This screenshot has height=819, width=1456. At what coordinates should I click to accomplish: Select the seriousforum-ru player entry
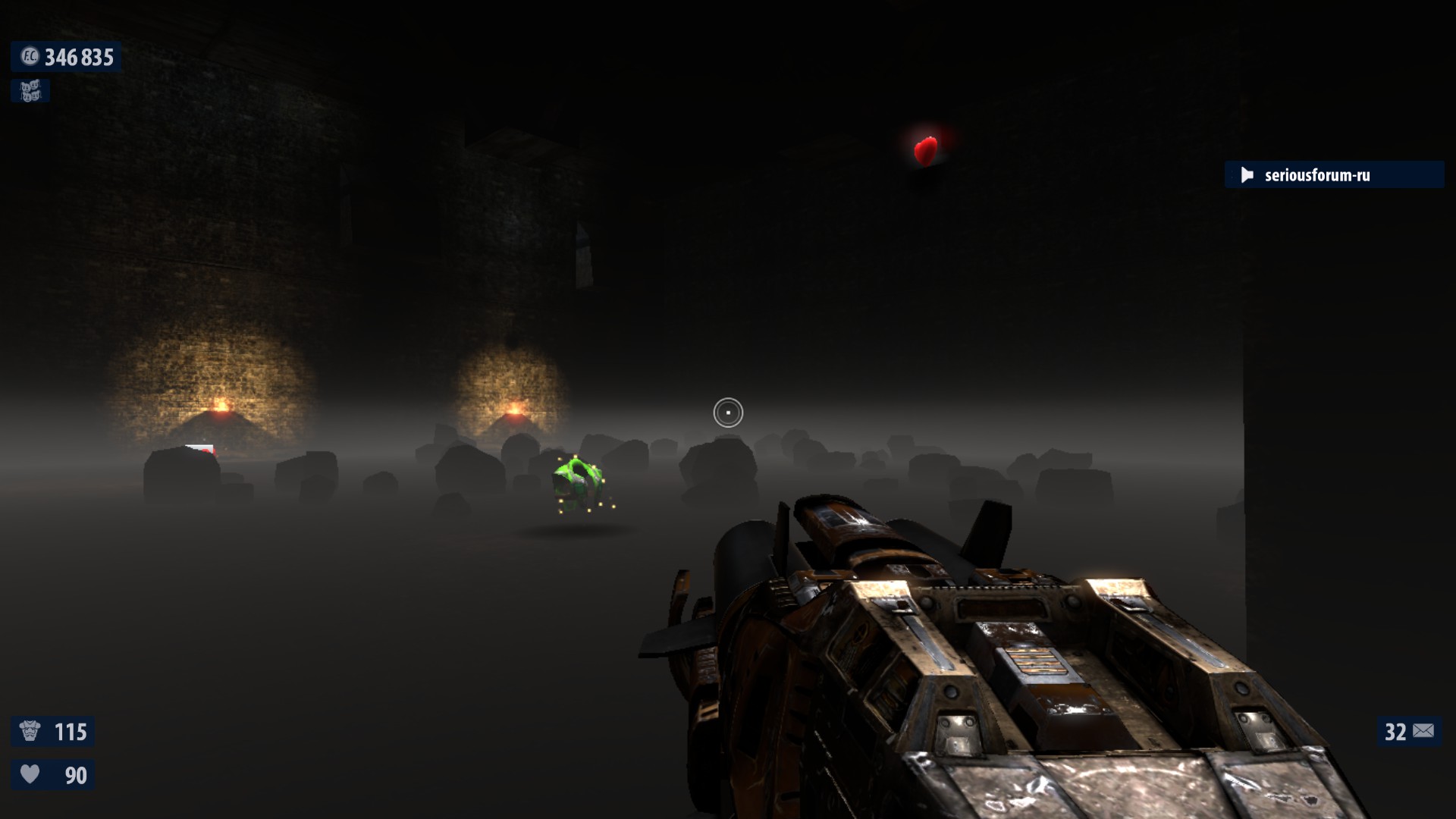click(x=1317, y=175)
